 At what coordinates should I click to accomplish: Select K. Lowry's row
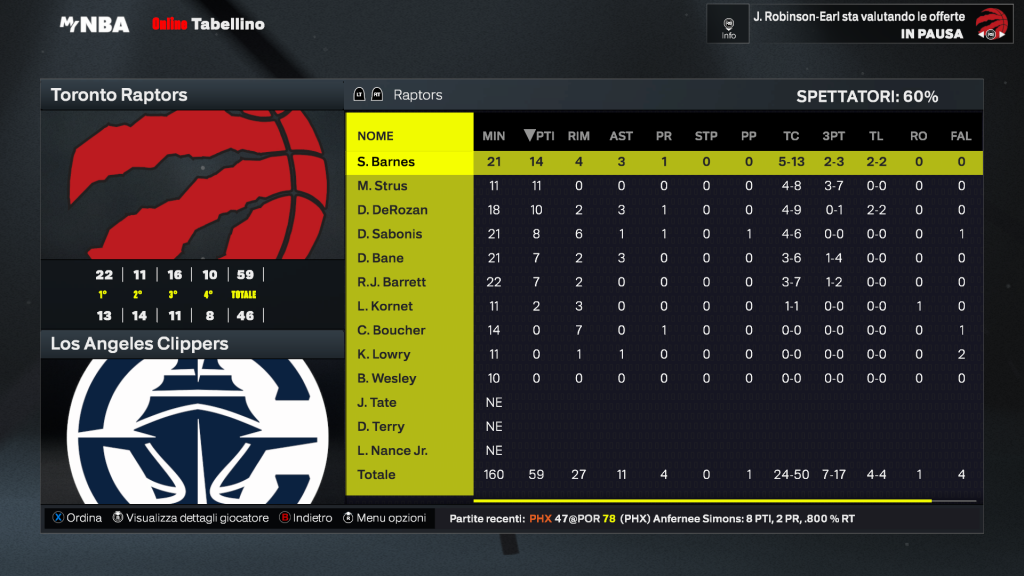[x=384, y=354]
